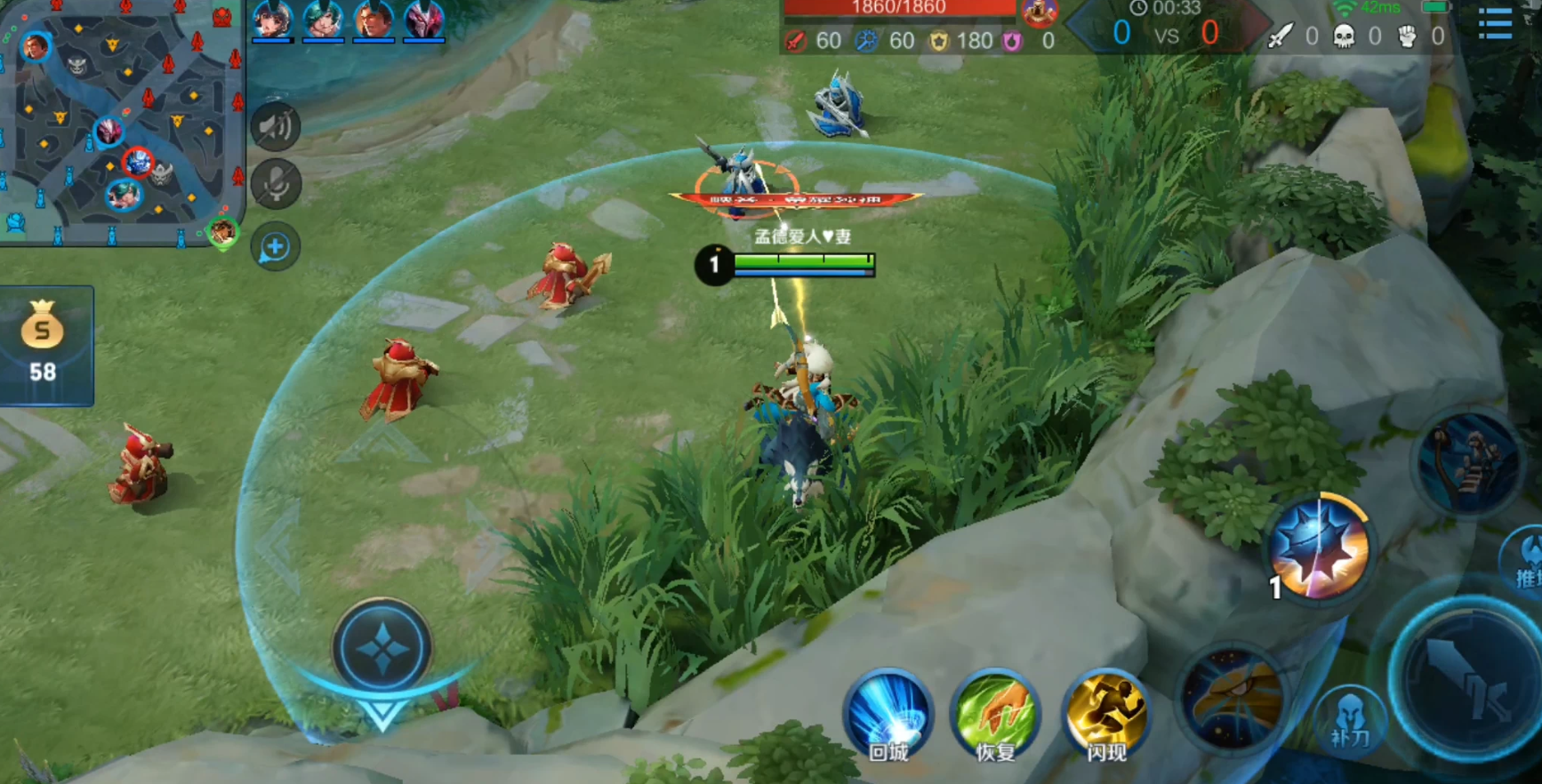The image size is (1542, 784).
Task: Select the first dark-haired teammate portrait
Action: point(272,20)
